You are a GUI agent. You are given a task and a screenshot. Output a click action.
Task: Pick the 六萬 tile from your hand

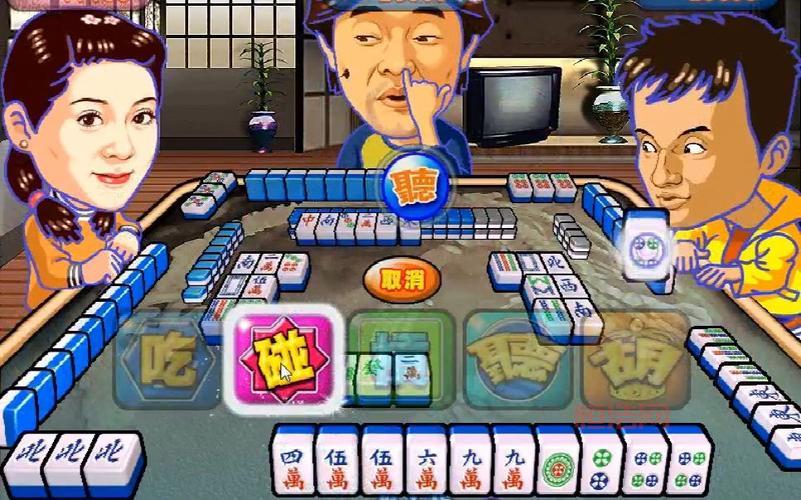[x=427, y=464]
